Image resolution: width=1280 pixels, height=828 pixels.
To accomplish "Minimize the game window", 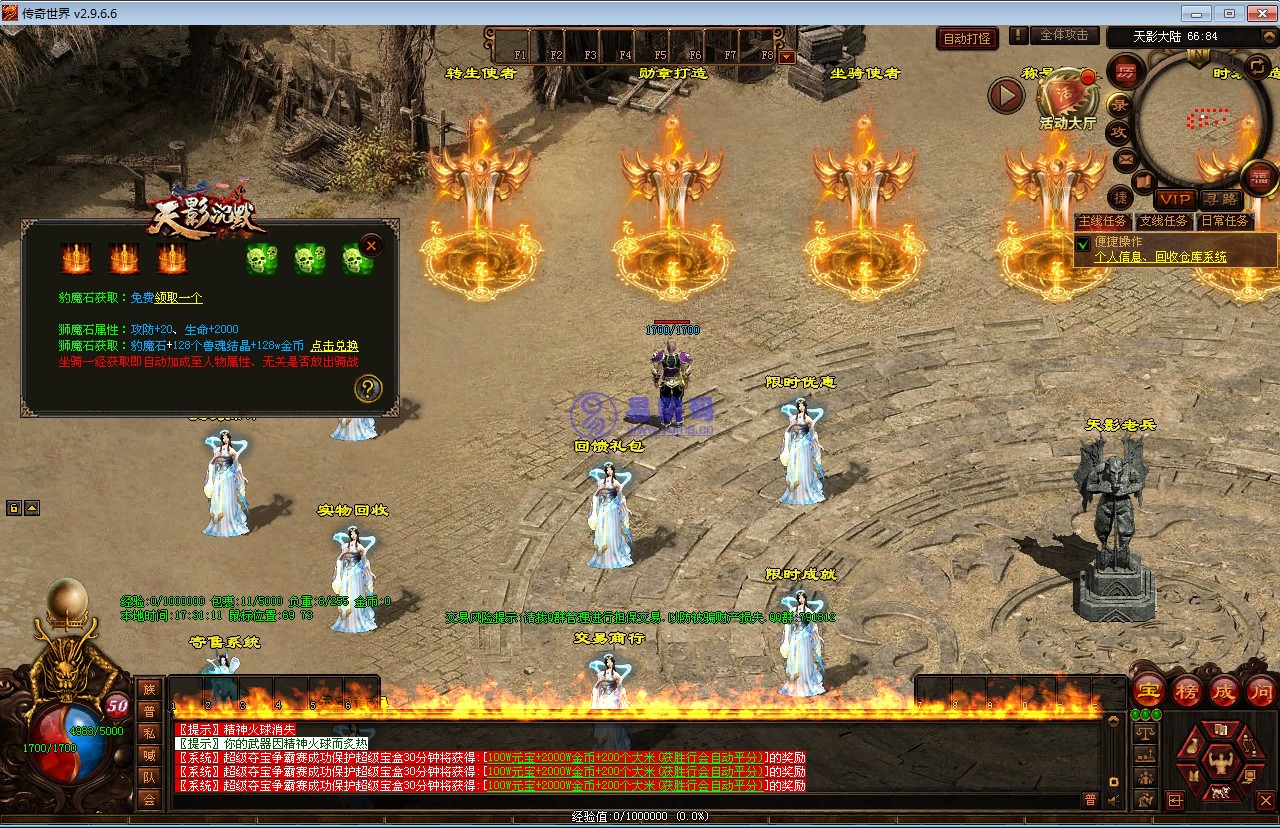I will 1196,13.
